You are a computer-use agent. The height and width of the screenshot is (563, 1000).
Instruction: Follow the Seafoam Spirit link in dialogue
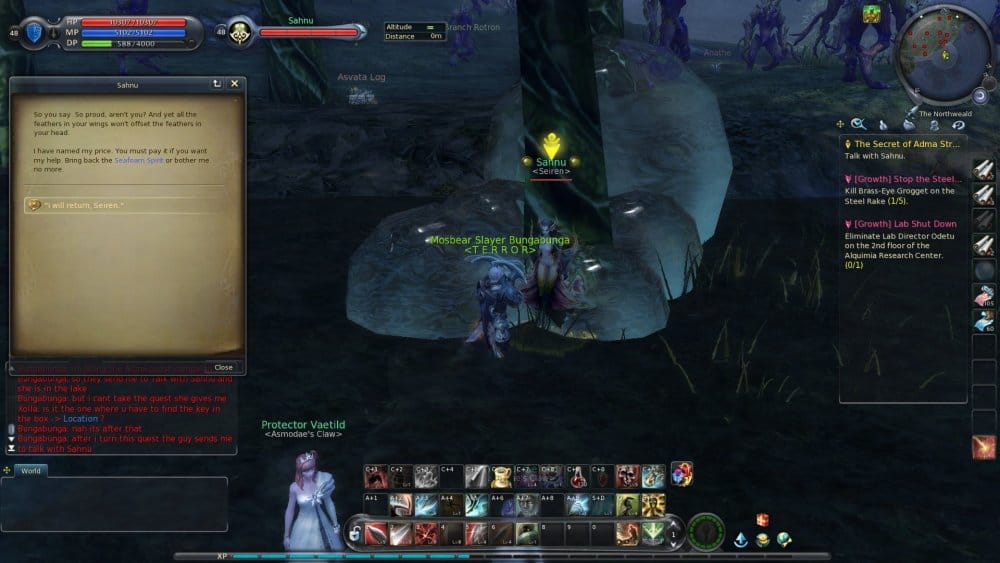pos(138,160)
